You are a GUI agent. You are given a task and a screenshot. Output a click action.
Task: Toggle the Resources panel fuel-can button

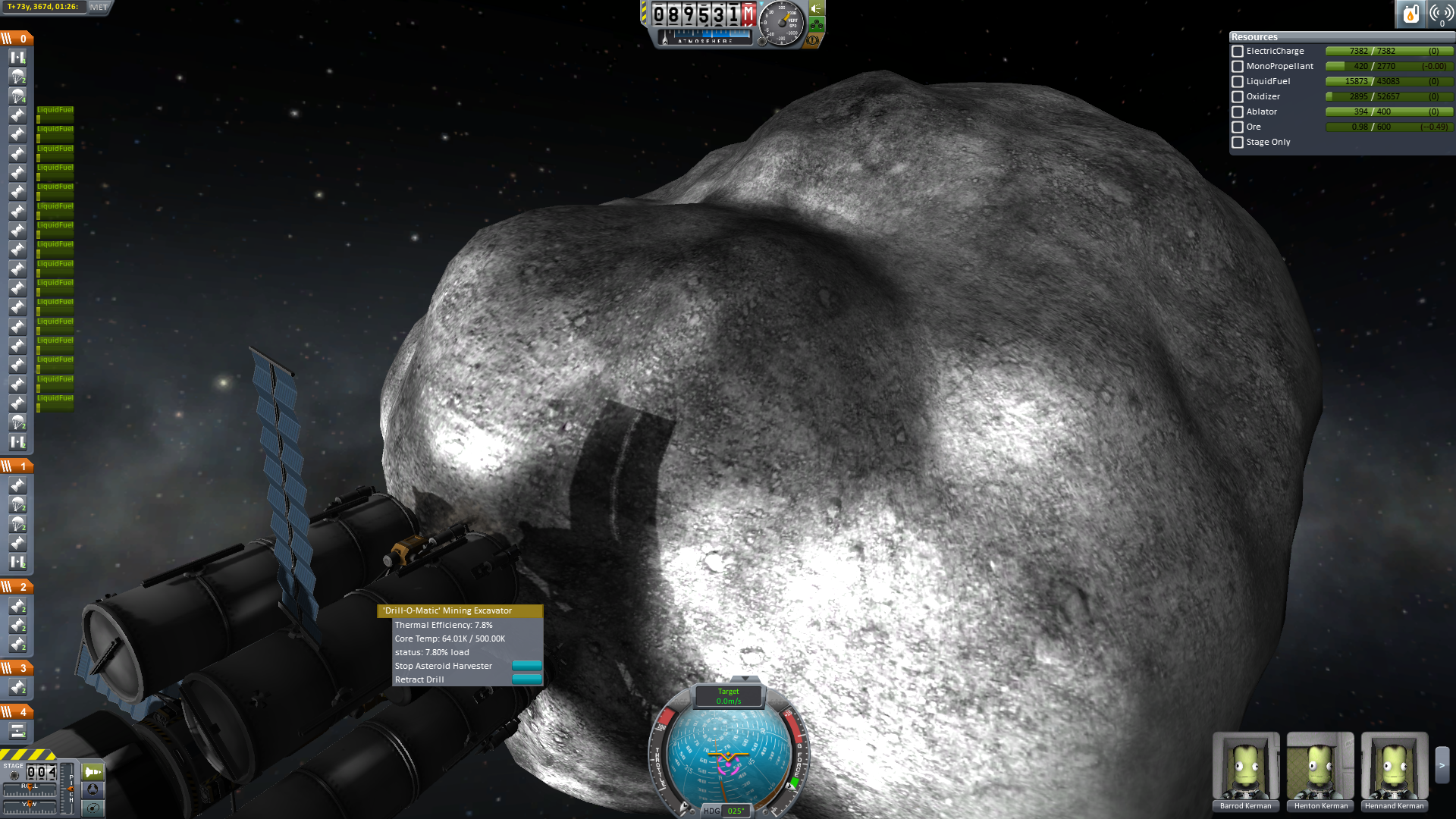(1410, 14)
